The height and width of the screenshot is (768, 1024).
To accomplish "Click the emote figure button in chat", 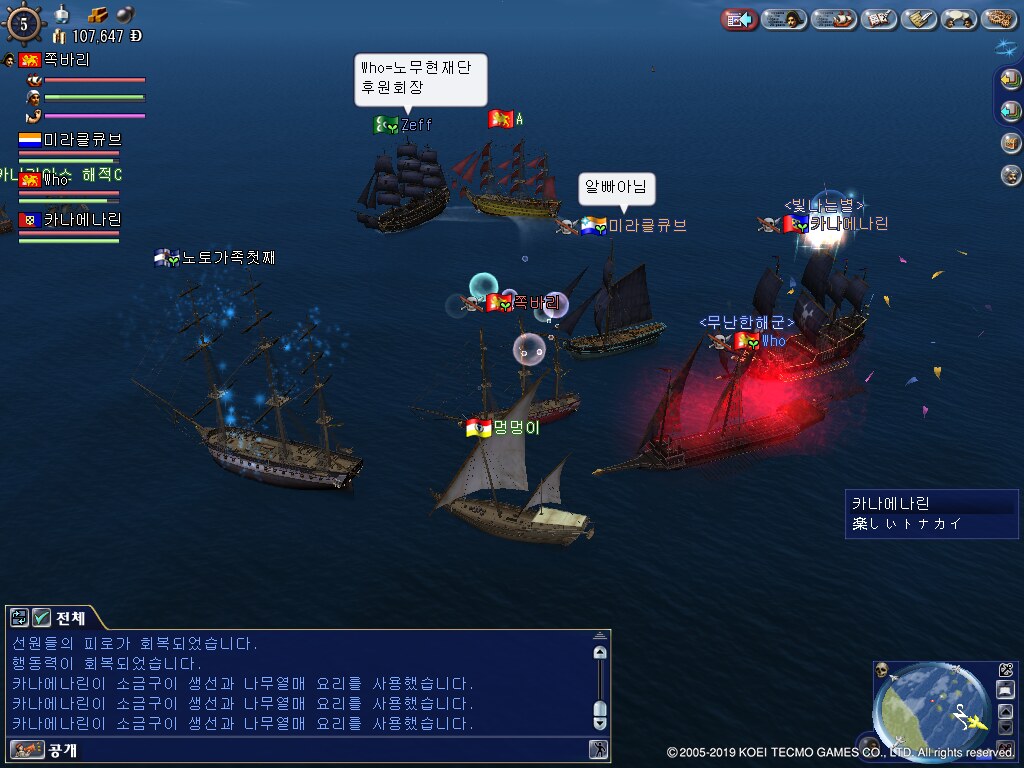I will tap(598, 749).
